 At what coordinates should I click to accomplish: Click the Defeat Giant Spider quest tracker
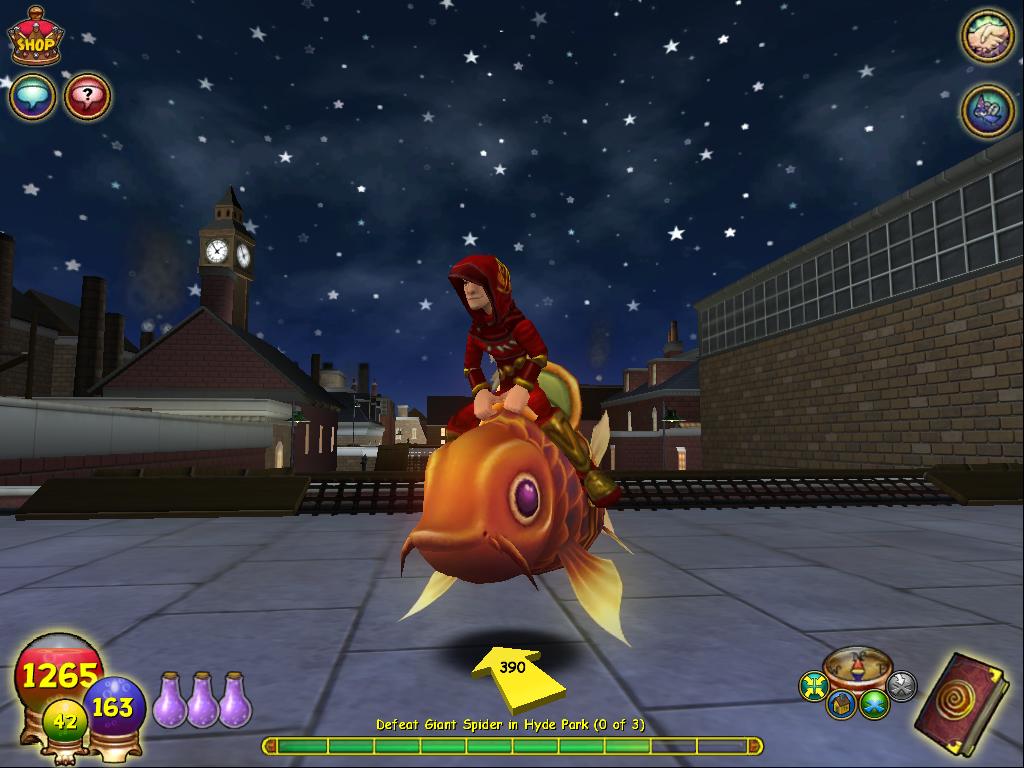(510, 724)
